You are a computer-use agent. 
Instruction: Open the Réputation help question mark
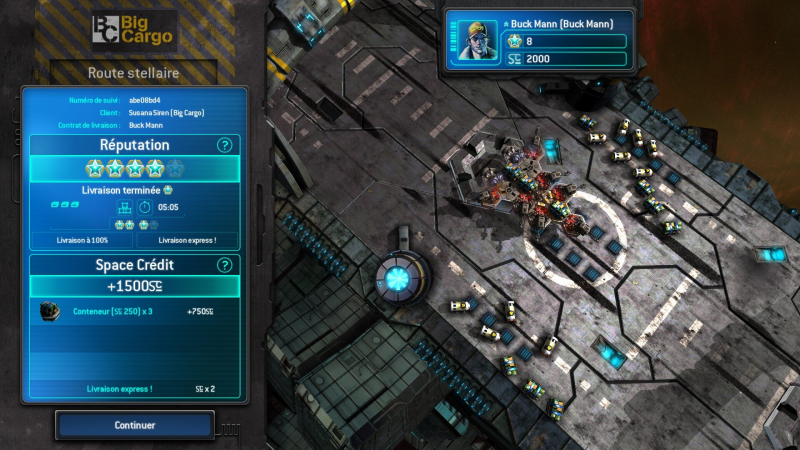pos(225,145)
